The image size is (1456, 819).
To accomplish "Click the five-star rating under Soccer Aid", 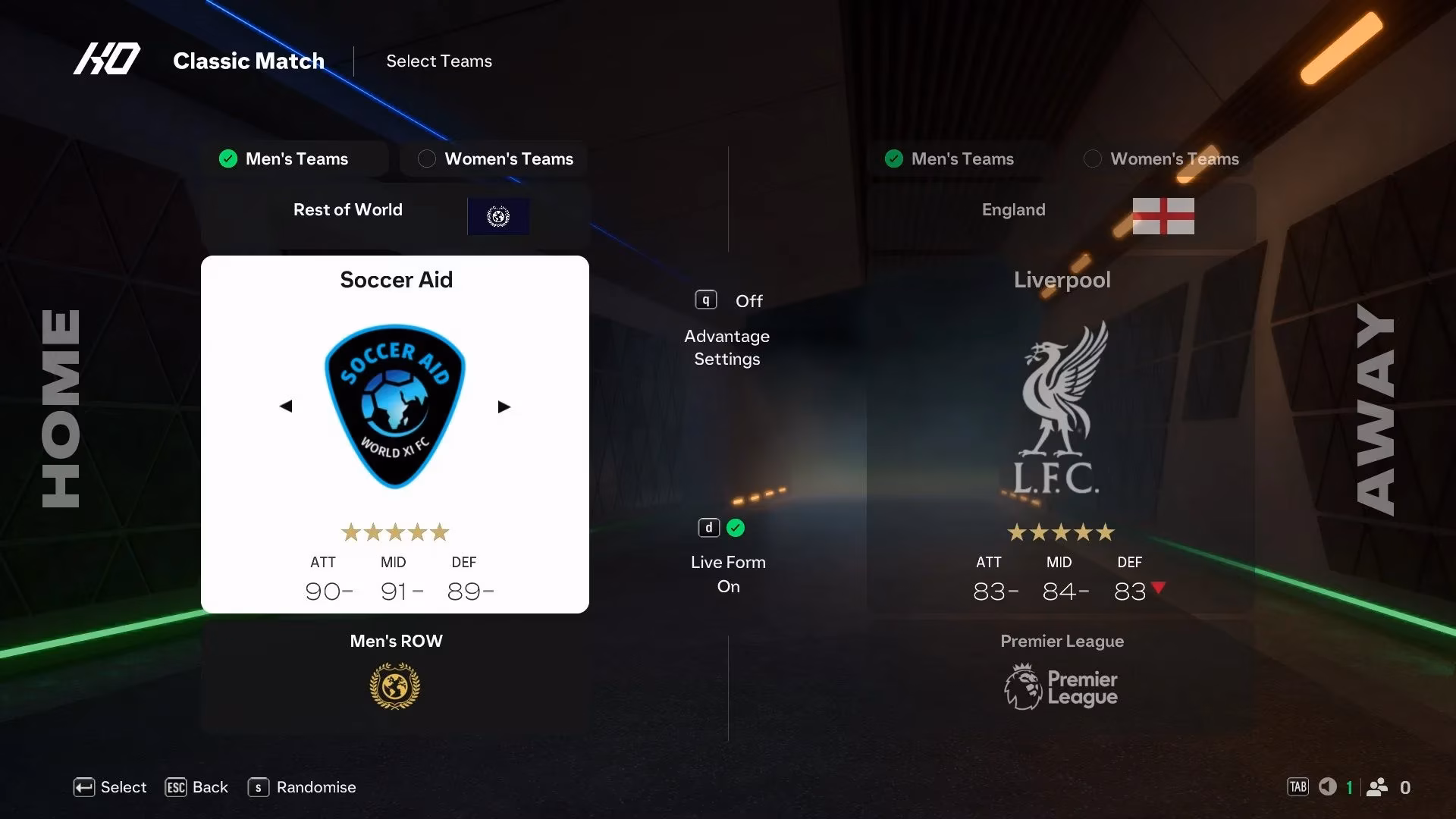I will (x=394, y=532).
